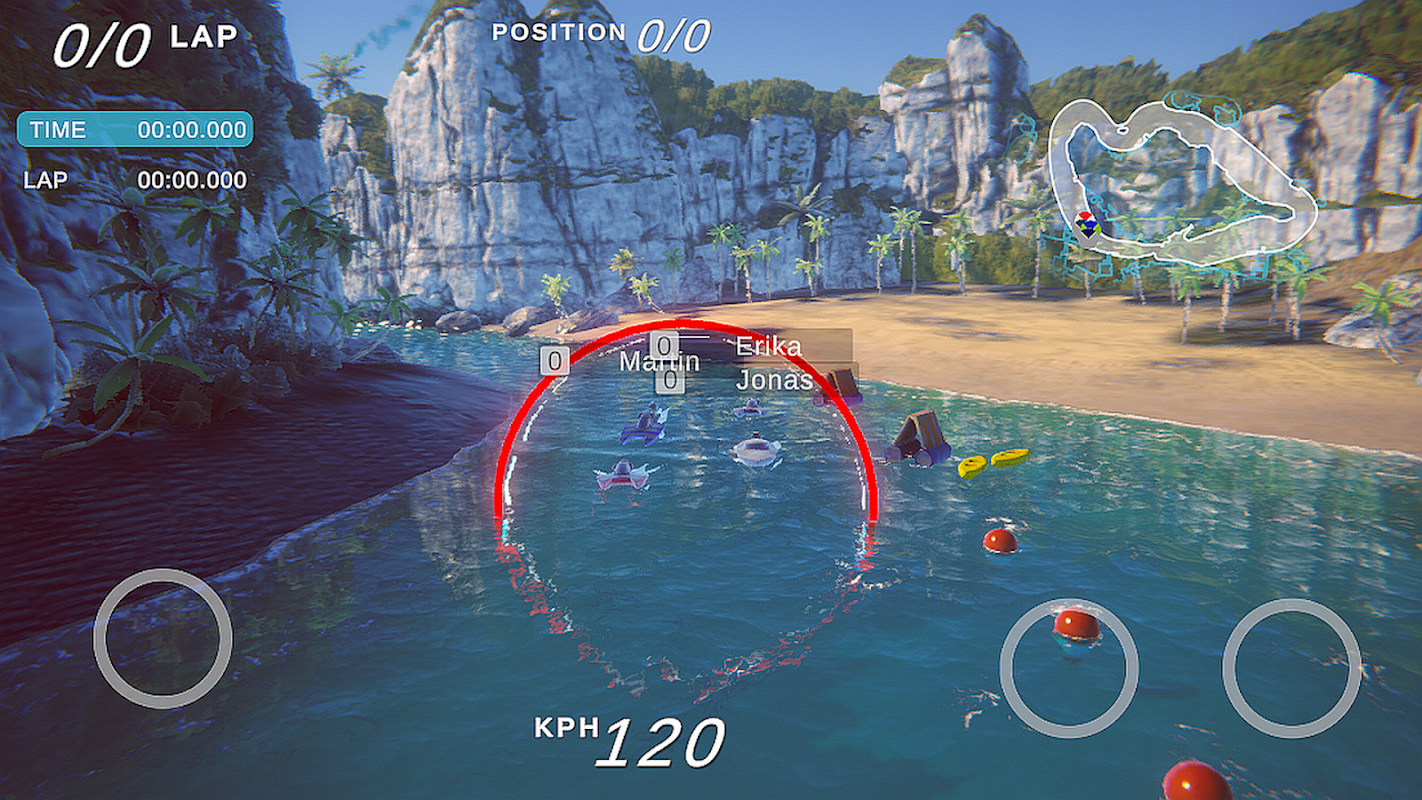Tap the touch circle overlapping the red buoy
1422x800 pixels.
point(1069,668)
